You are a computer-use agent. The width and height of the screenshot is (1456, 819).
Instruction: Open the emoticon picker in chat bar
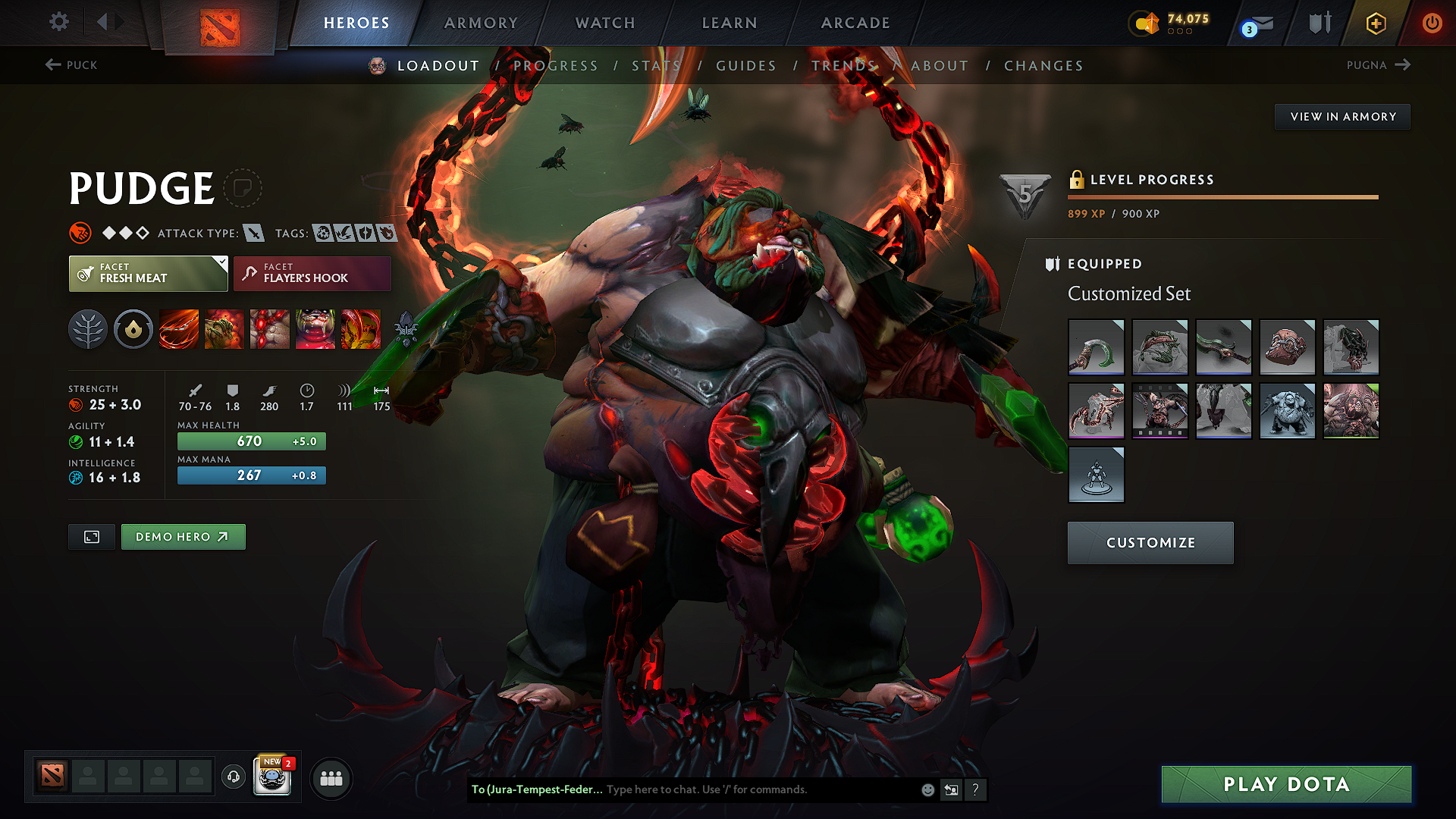click(927, 789)
